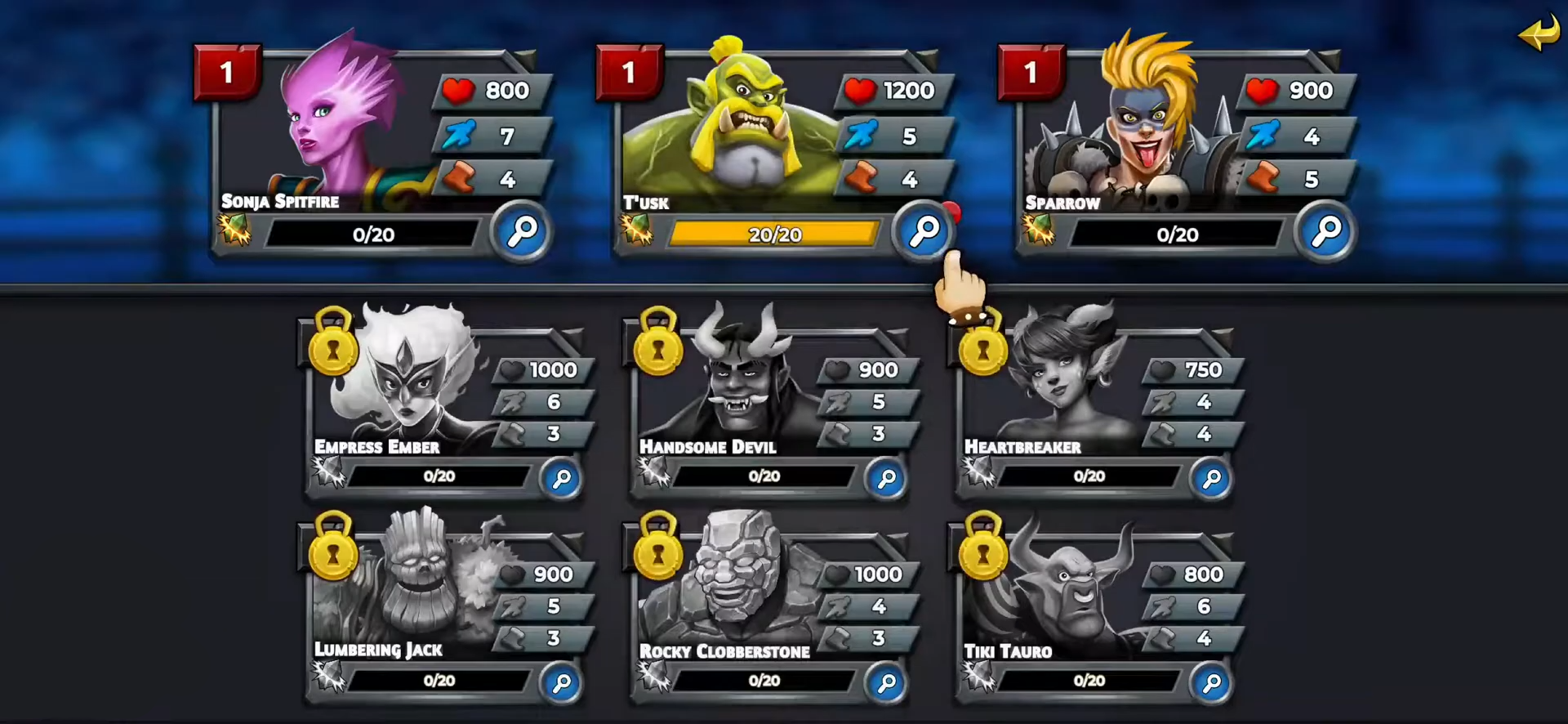This screenshot has width=1568, height=724.
Task: Show Heartbreaker details with magnifier
Action: point(1211,479)
